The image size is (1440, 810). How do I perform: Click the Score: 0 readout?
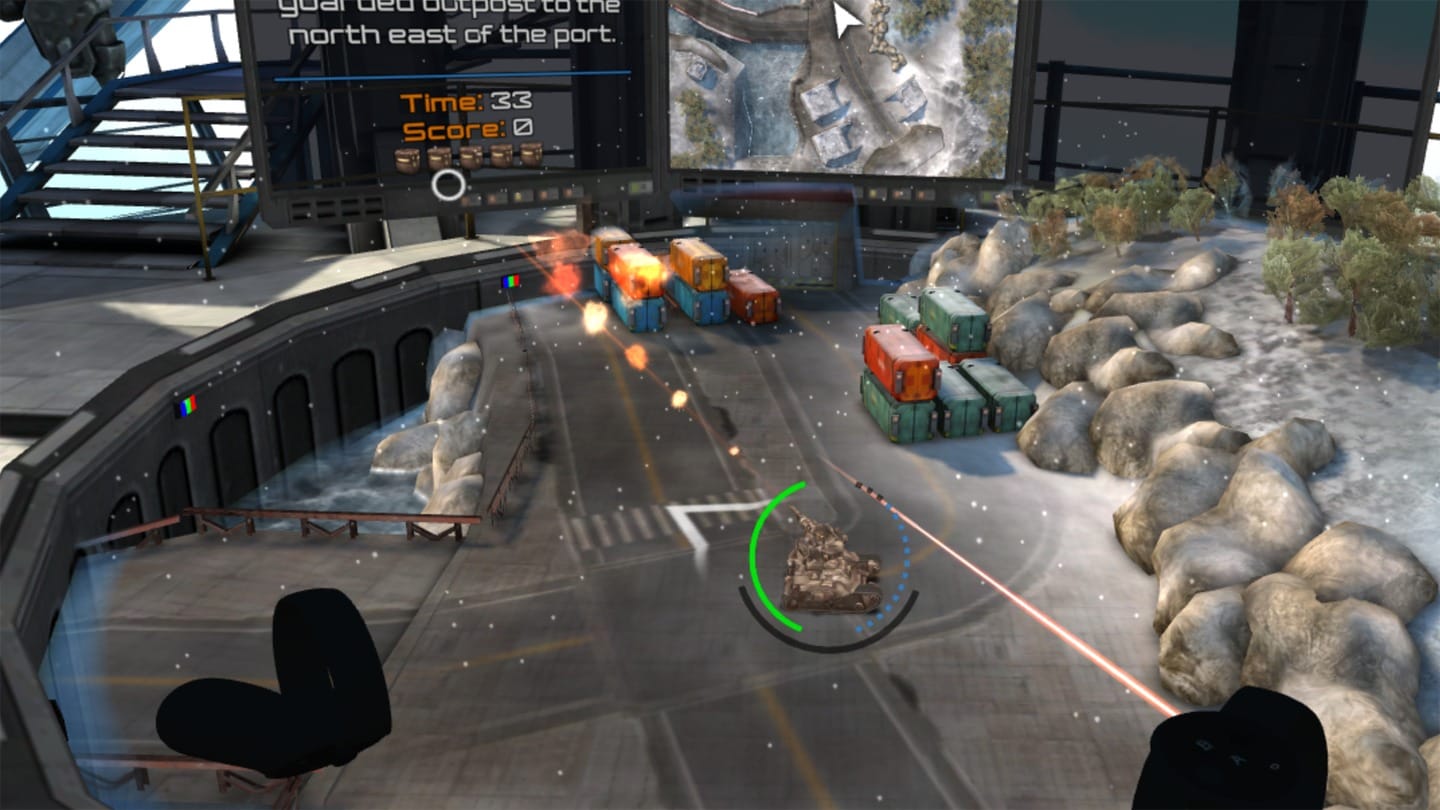point(467,129)
